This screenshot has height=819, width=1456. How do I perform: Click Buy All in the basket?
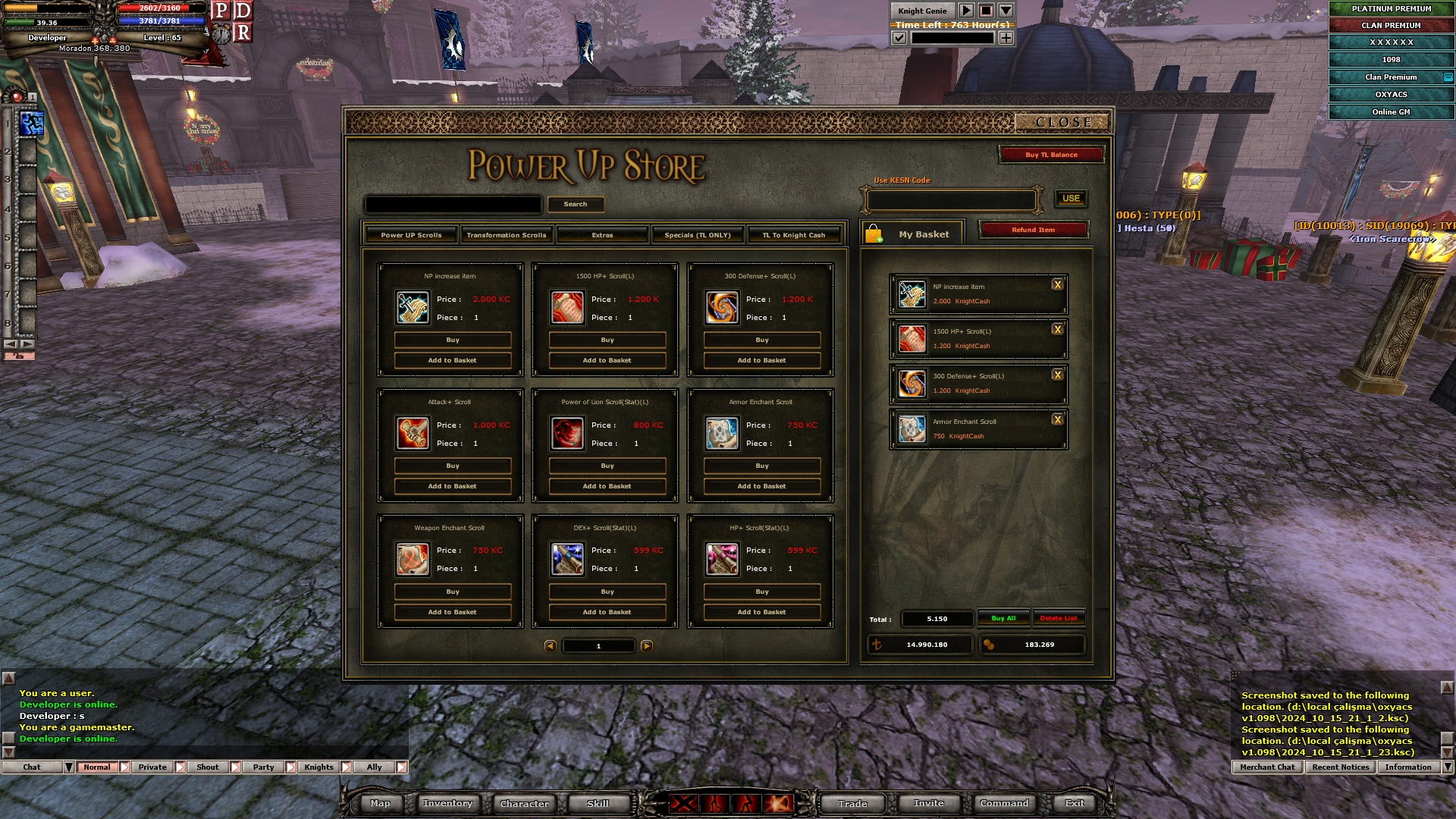[1003, 619]
